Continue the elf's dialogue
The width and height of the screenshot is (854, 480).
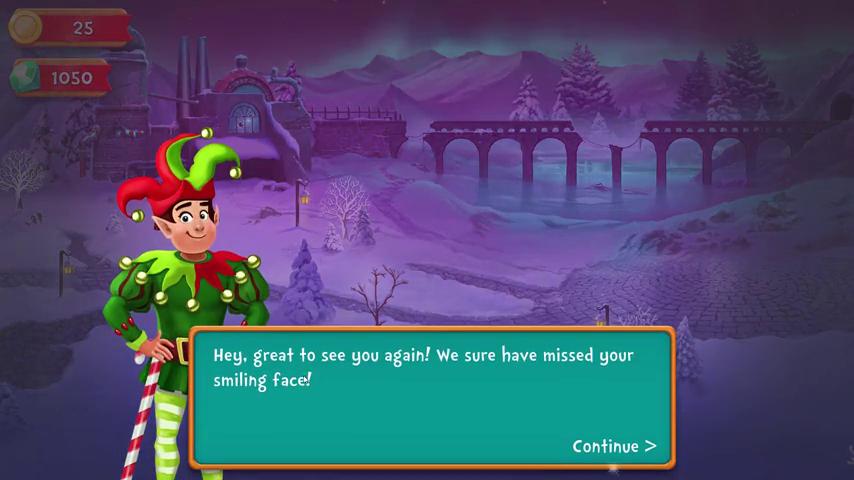(x=613, y=446)
